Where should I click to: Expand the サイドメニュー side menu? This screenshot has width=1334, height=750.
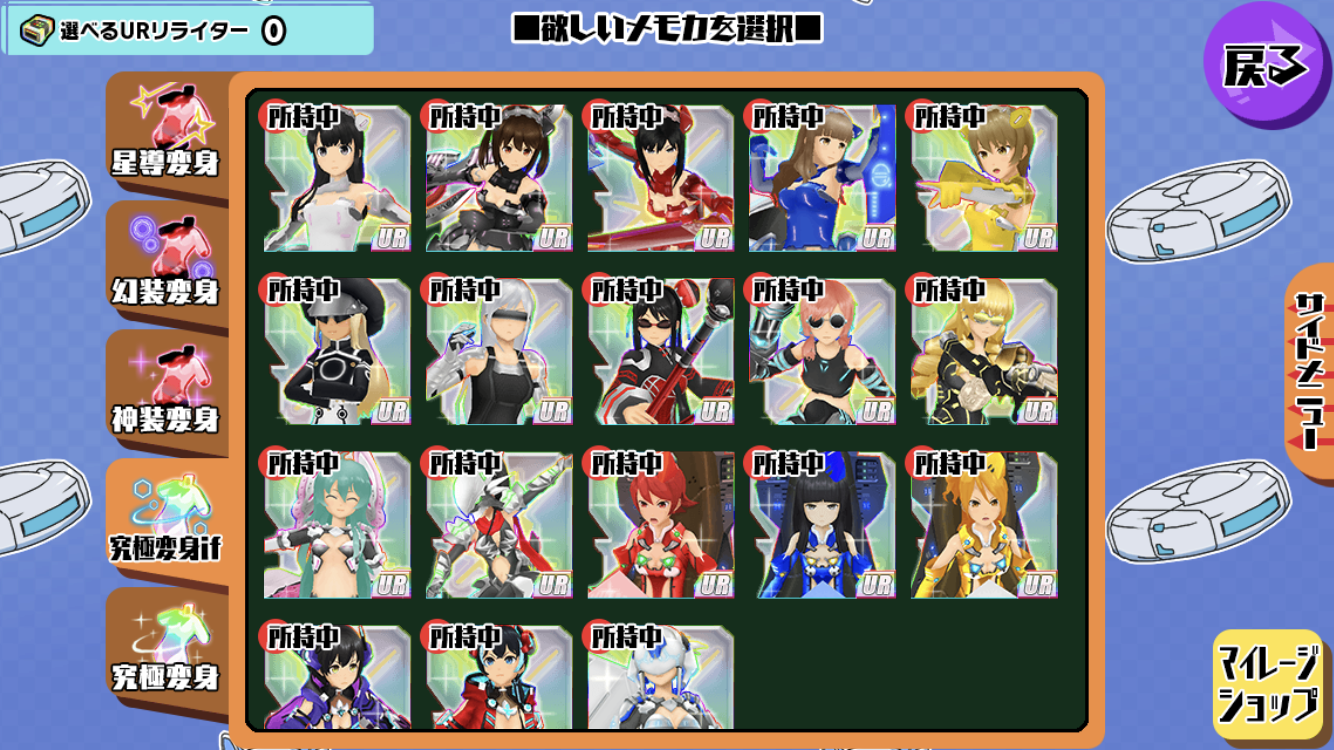coord(1308,370)
